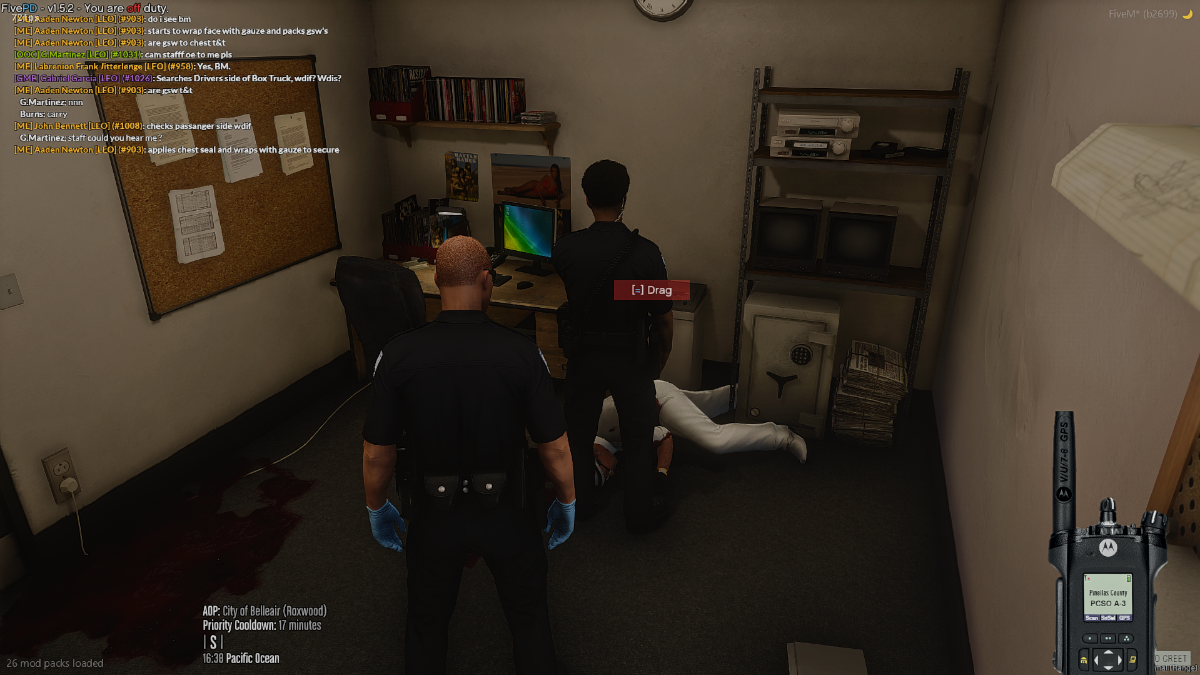This screenshot has width=1200, height=675.
Task: Tap the radio's single-dot button
Action: pos(1090,637)
